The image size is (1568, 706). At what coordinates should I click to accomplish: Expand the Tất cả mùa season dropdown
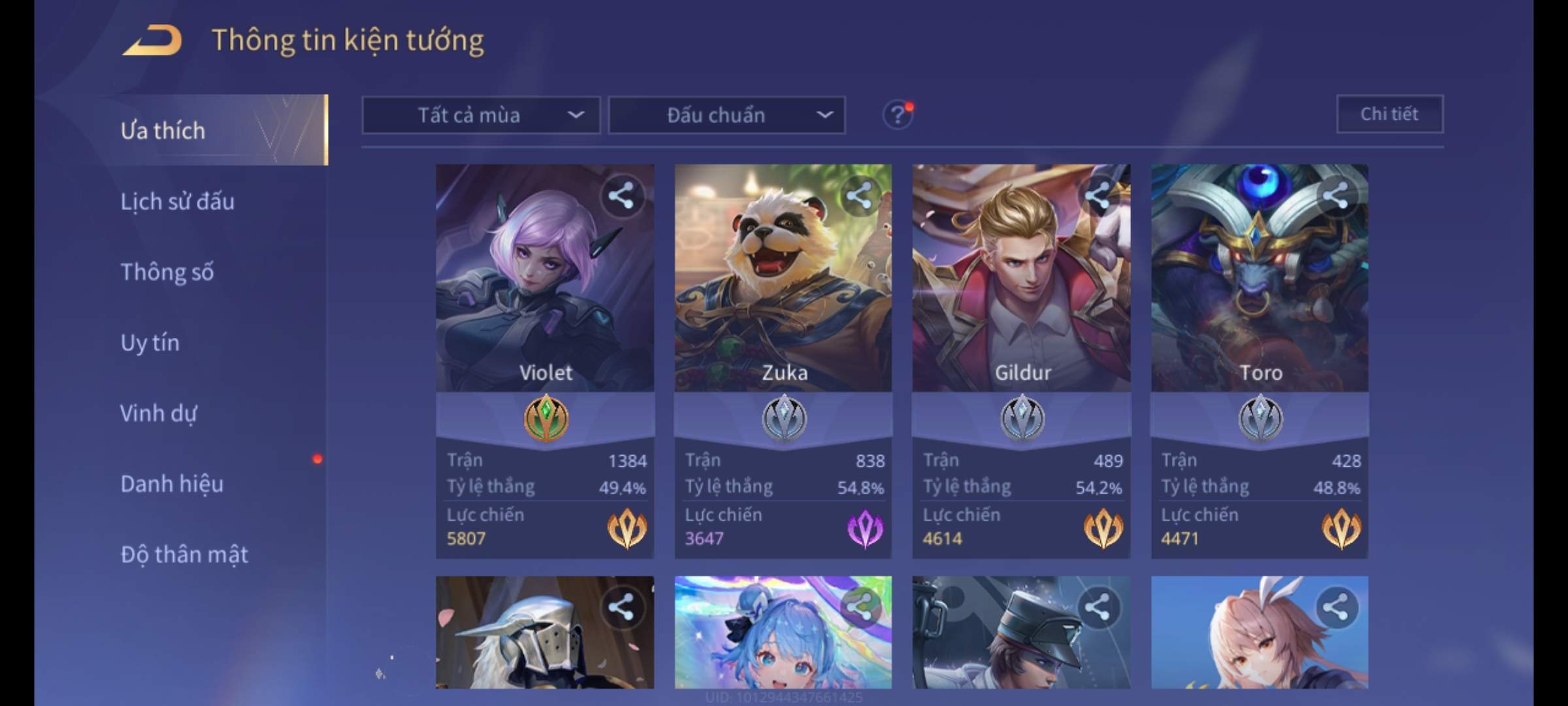click(481, 115)
